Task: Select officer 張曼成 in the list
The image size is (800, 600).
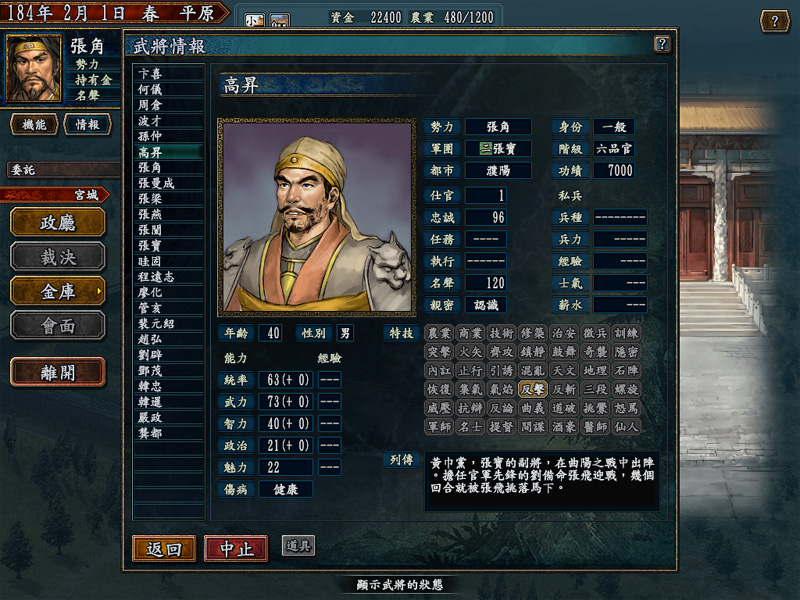Action: (157, 184)
